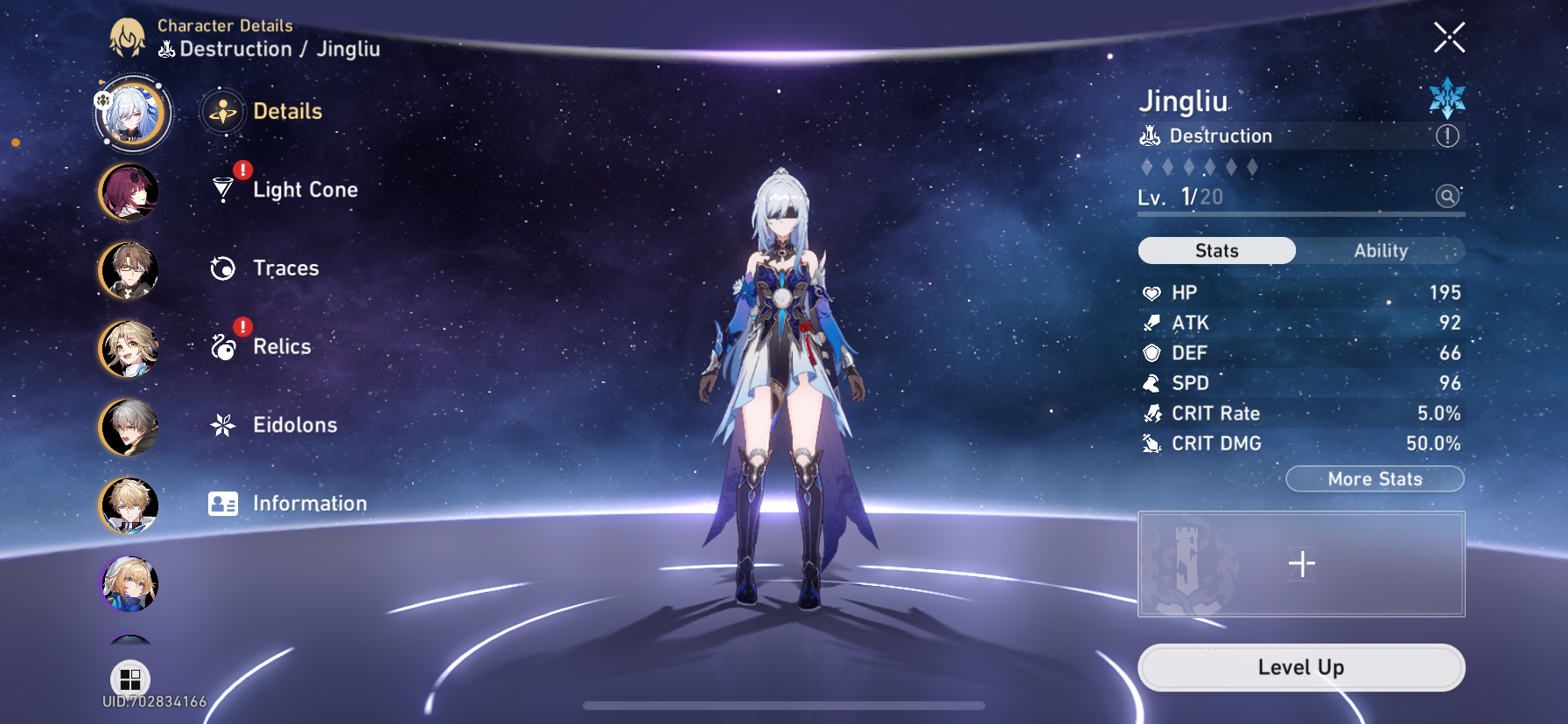The width and height of the screenshot is (1568, 724).
Task: Open the Light Cone panel icon
Action: tap(223, 190)
